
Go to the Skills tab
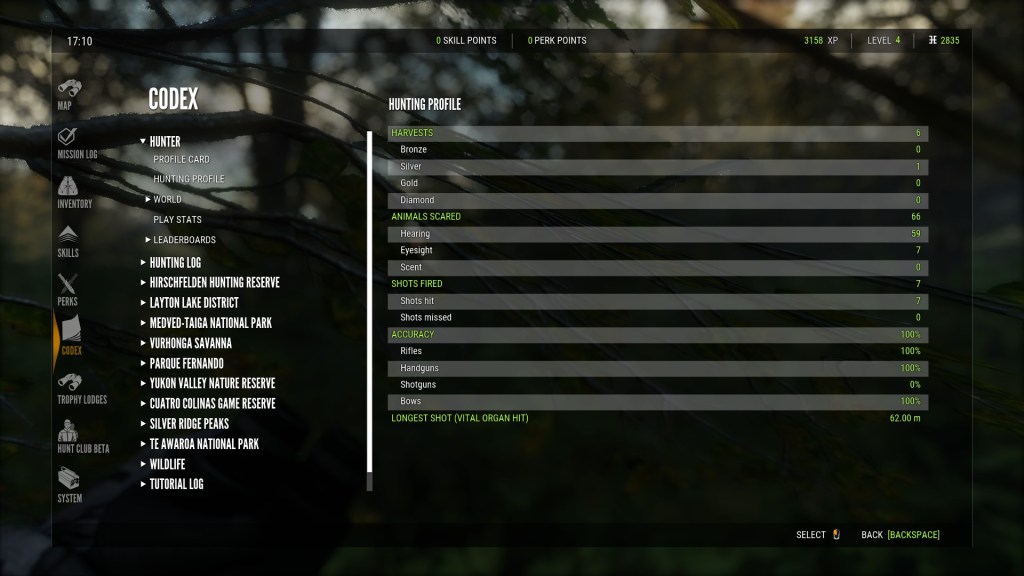coord(68,240)
